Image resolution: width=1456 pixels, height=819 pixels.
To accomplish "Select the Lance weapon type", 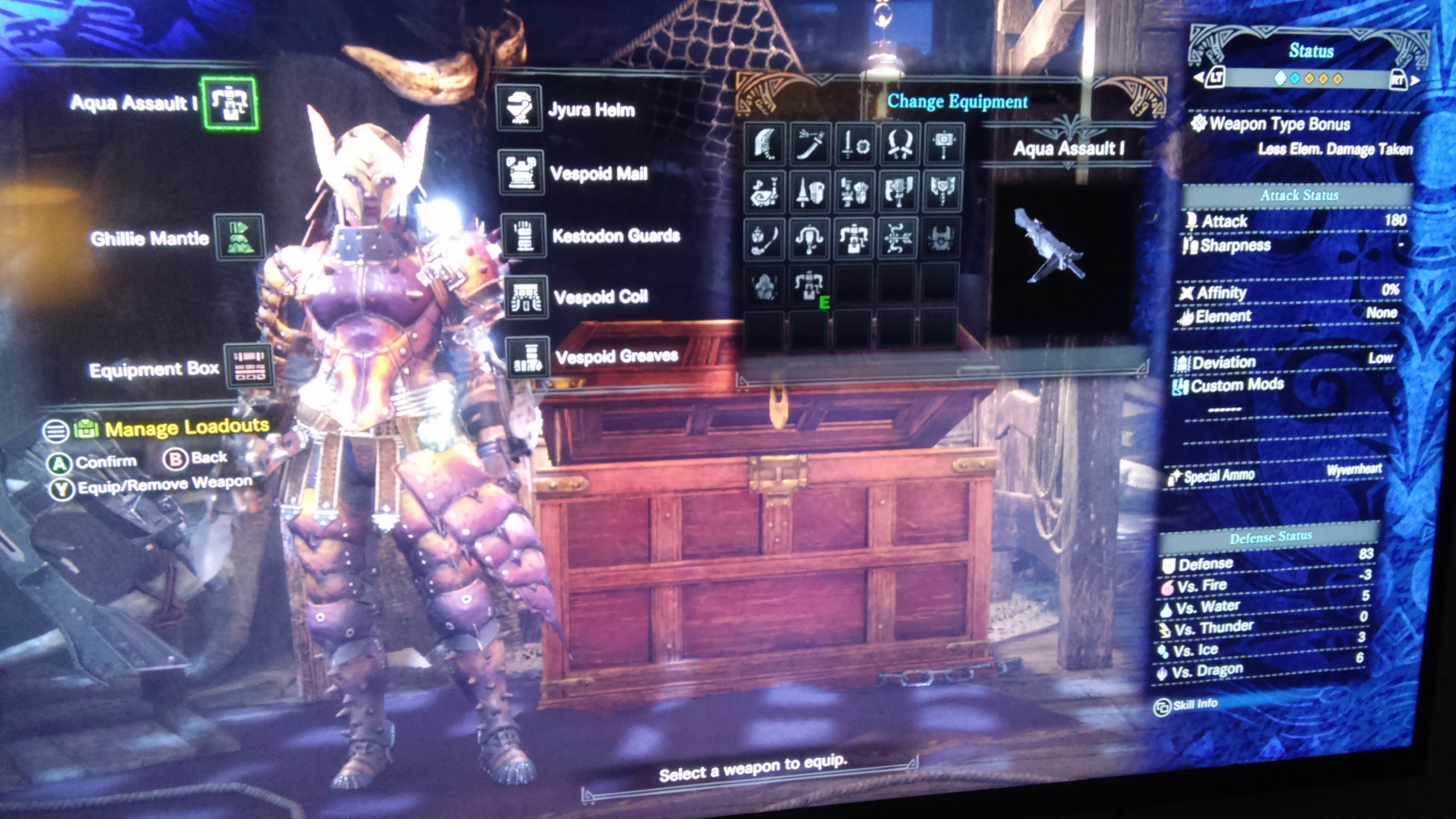I will [809, 191].
